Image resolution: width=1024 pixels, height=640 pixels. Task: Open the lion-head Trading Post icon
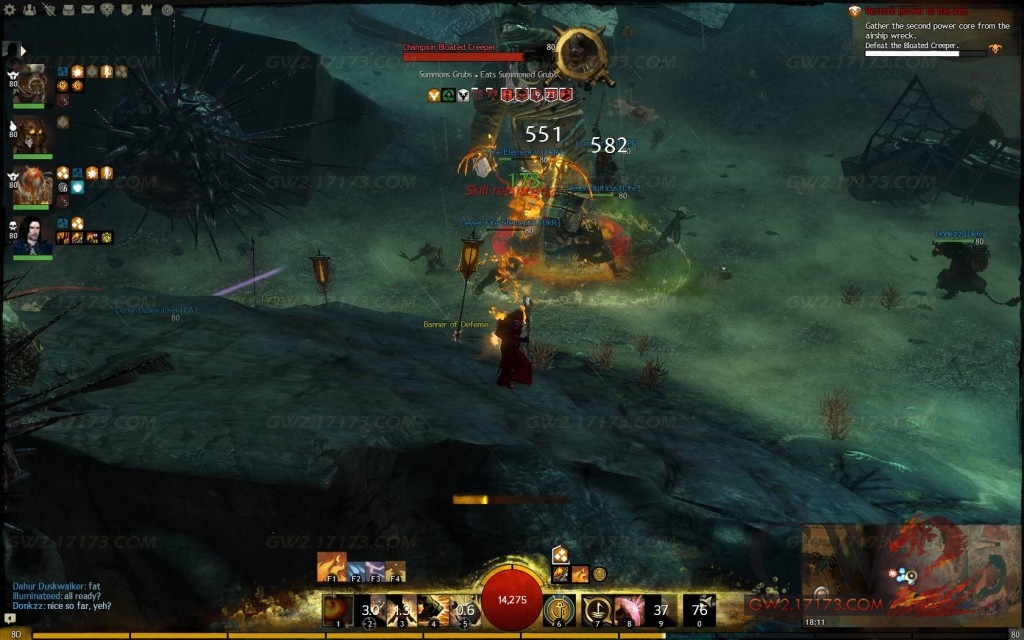107,10
